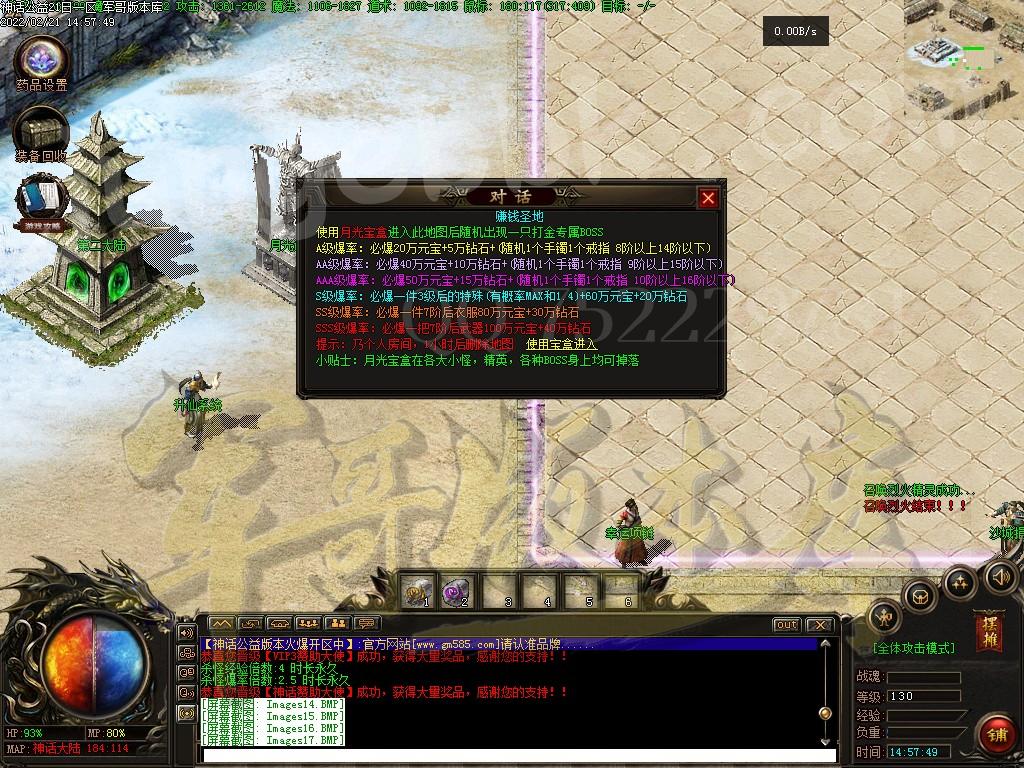This screenshot has width=1024, height=768.
Task: Use the purple orb in hotbar slot 2
Action: tap(457, 590)
